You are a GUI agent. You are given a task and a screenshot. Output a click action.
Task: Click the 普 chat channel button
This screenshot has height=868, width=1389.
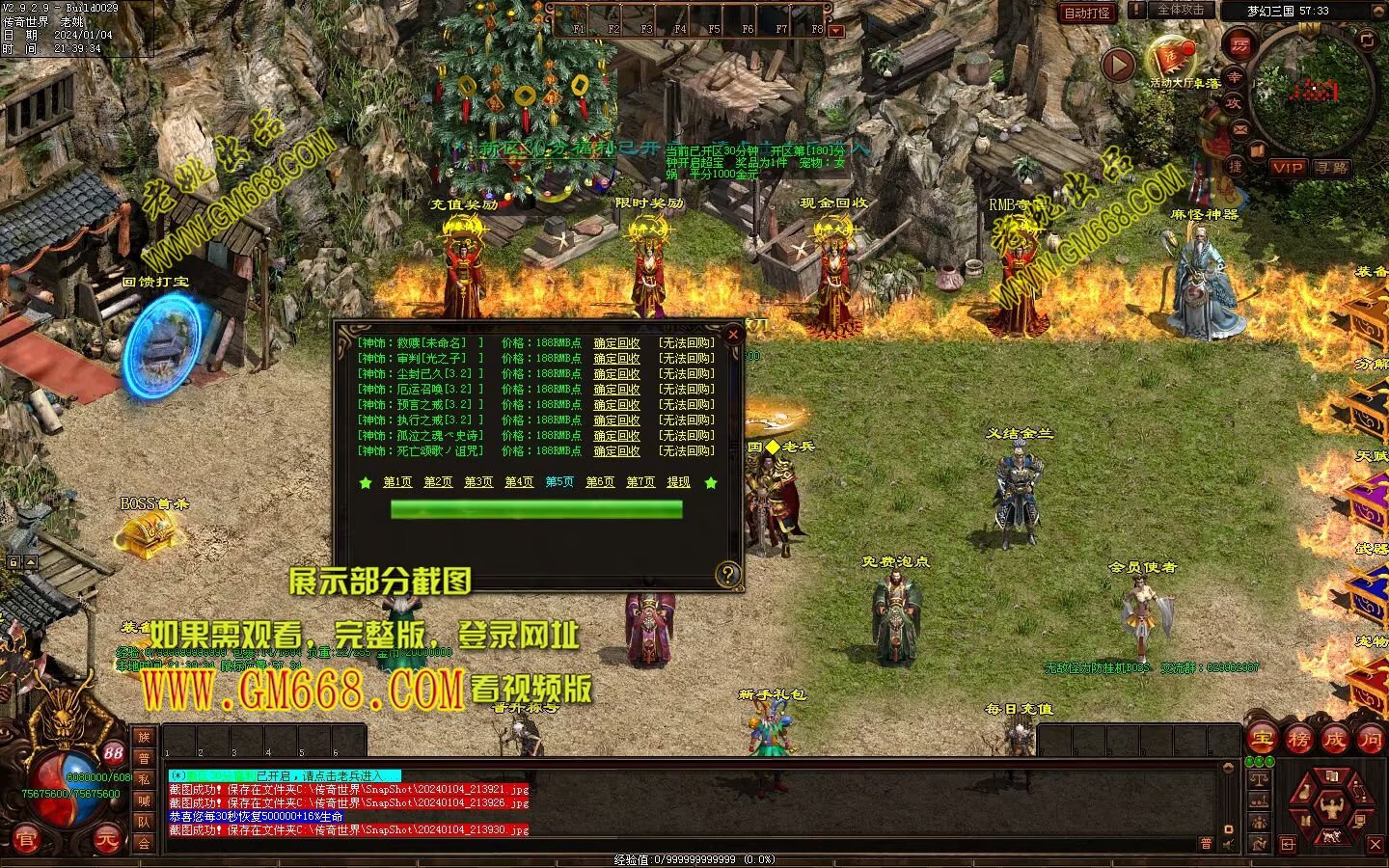[x=144, y=758]
